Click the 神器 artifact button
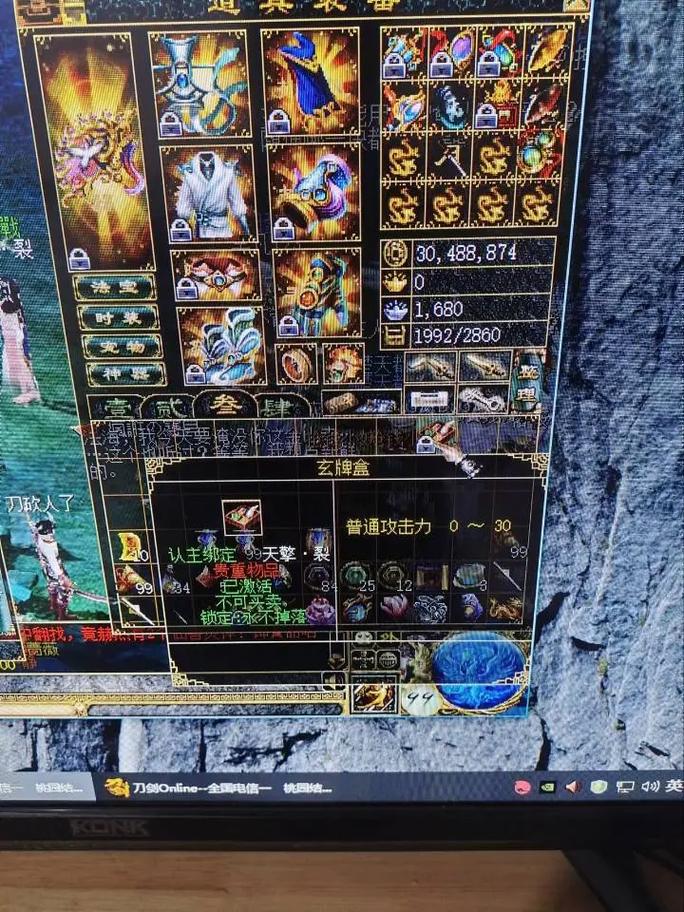The width and height of the screenshot is (684, 912). [x=124, y=374]
